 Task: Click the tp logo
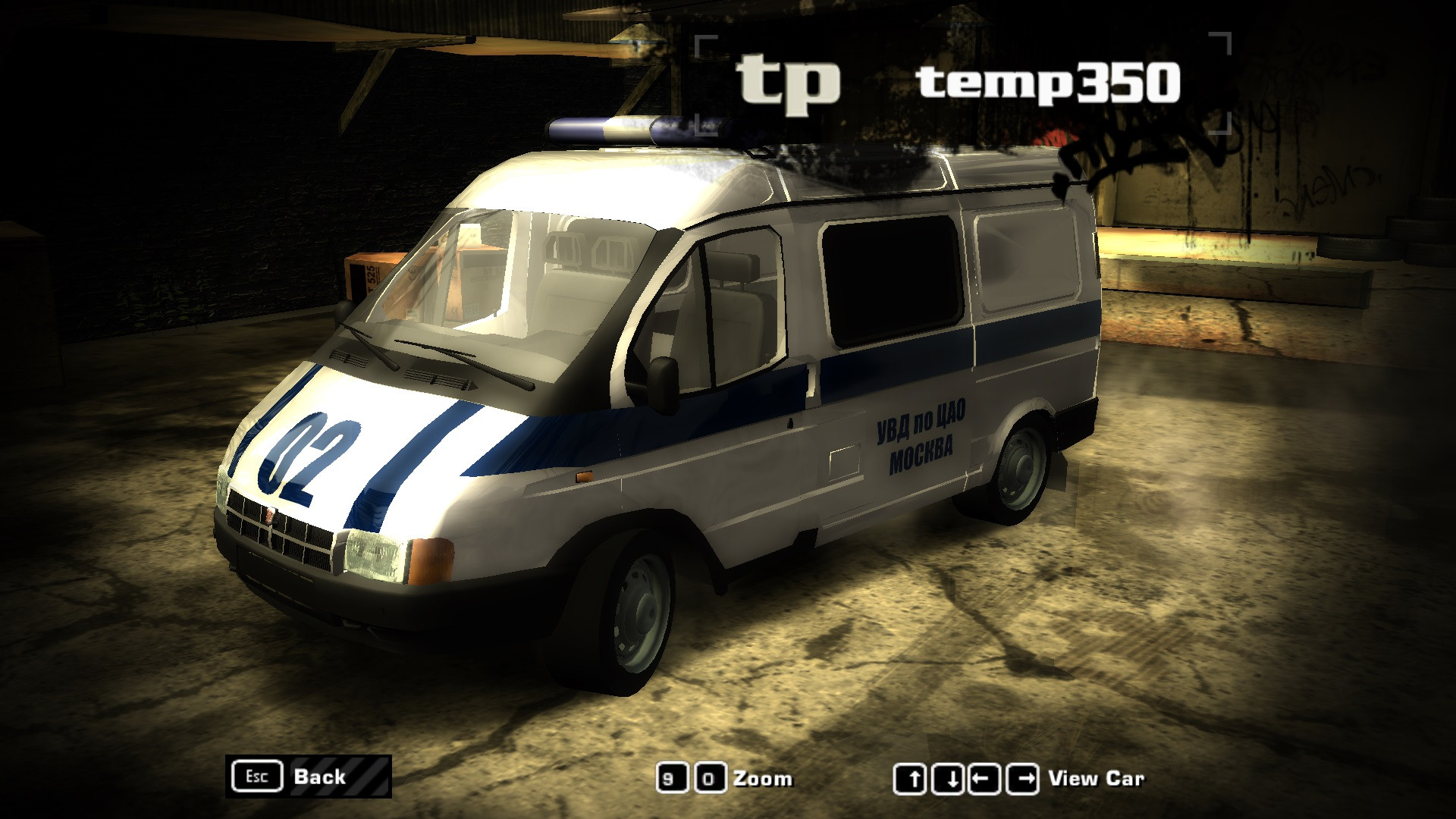point(789,82)
